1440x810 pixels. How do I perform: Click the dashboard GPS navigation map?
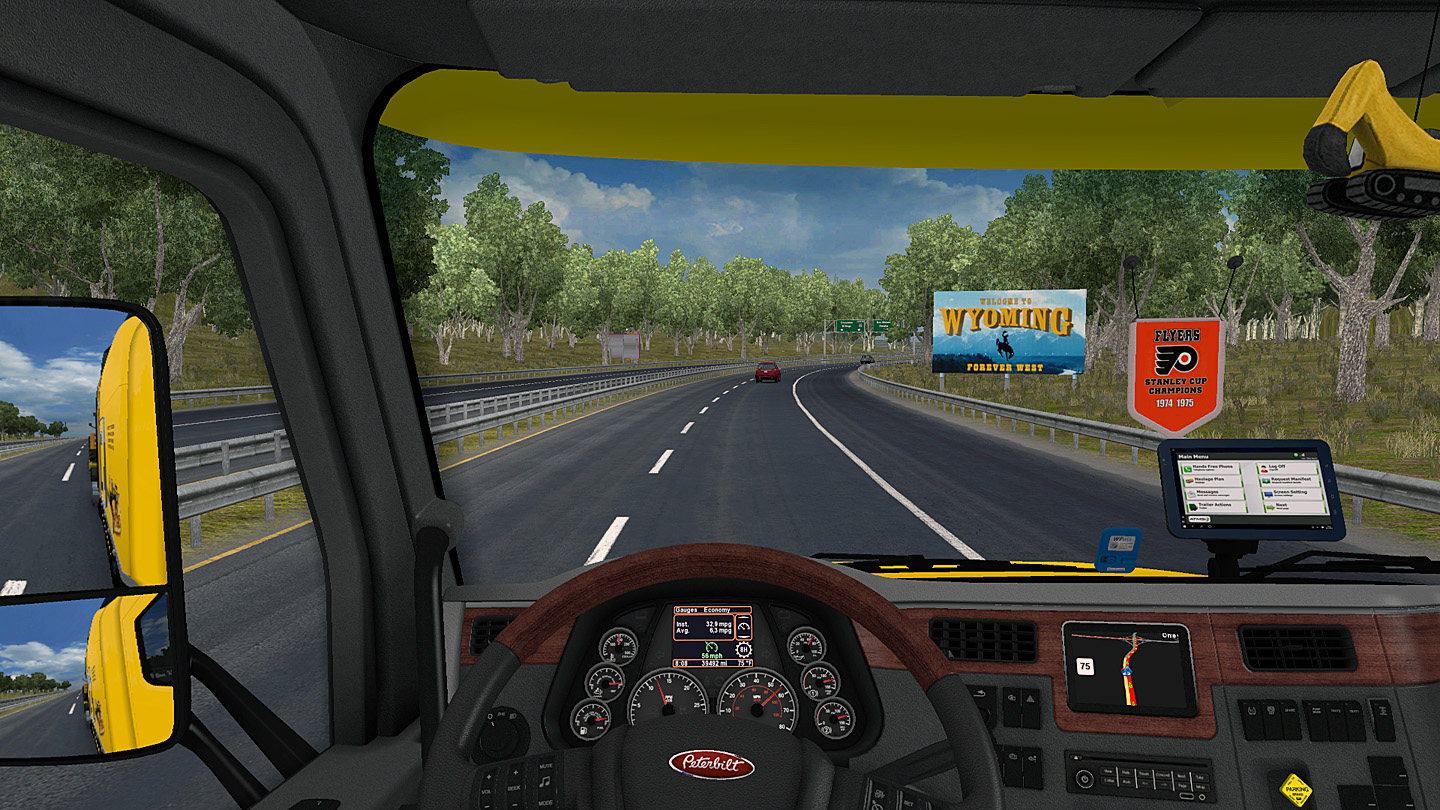[x=1129, y=668]
